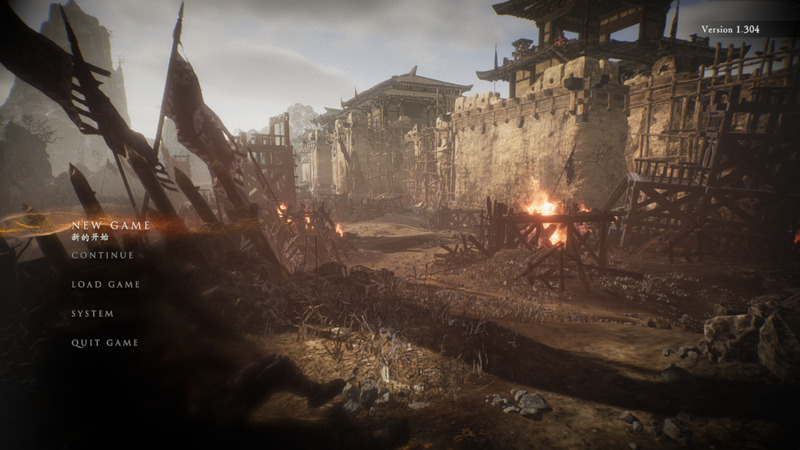
Task: Open the System settings
Action: pos(92,314)
